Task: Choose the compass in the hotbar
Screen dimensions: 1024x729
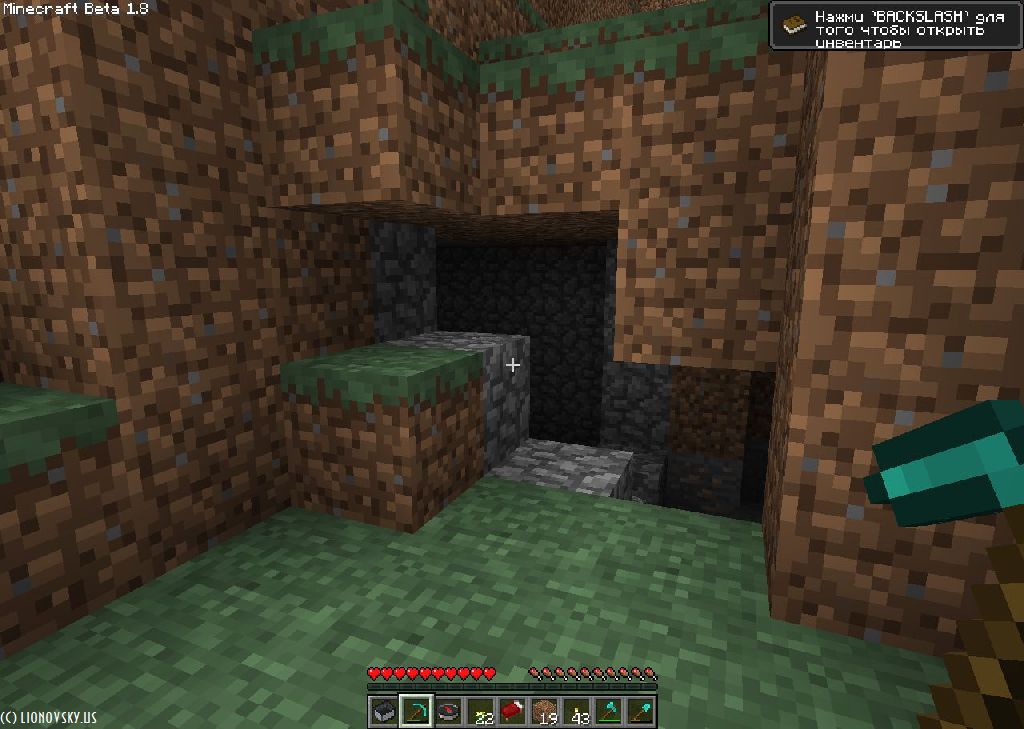Action: [x=449, y=711]
